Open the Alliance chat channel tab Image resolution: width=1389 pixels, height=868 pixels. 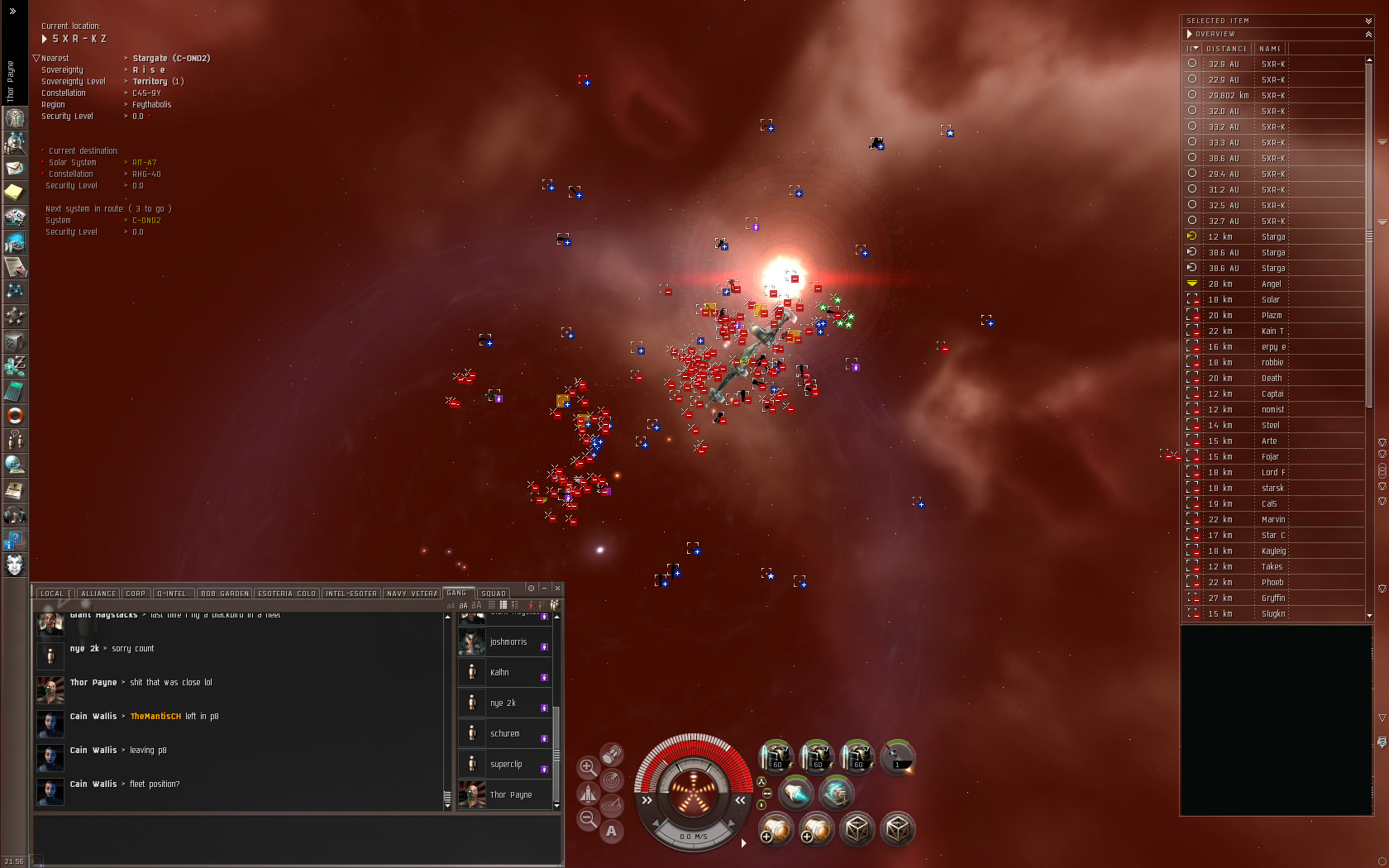pos(98,594)
